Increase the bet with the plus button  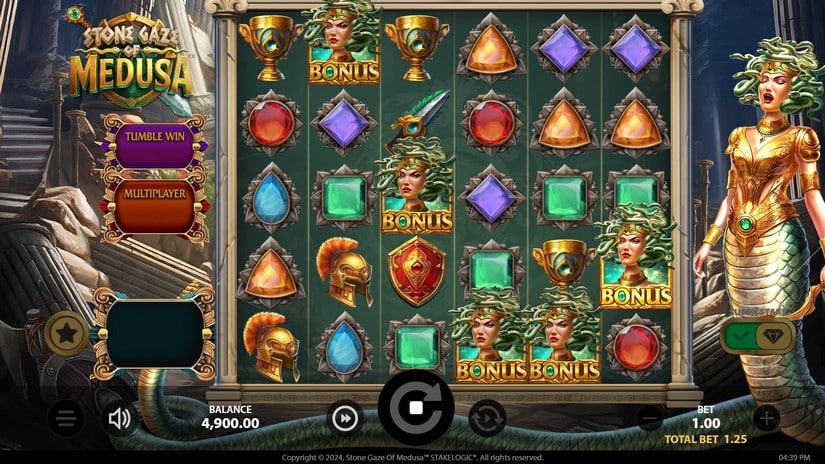[x=766, y=418]
